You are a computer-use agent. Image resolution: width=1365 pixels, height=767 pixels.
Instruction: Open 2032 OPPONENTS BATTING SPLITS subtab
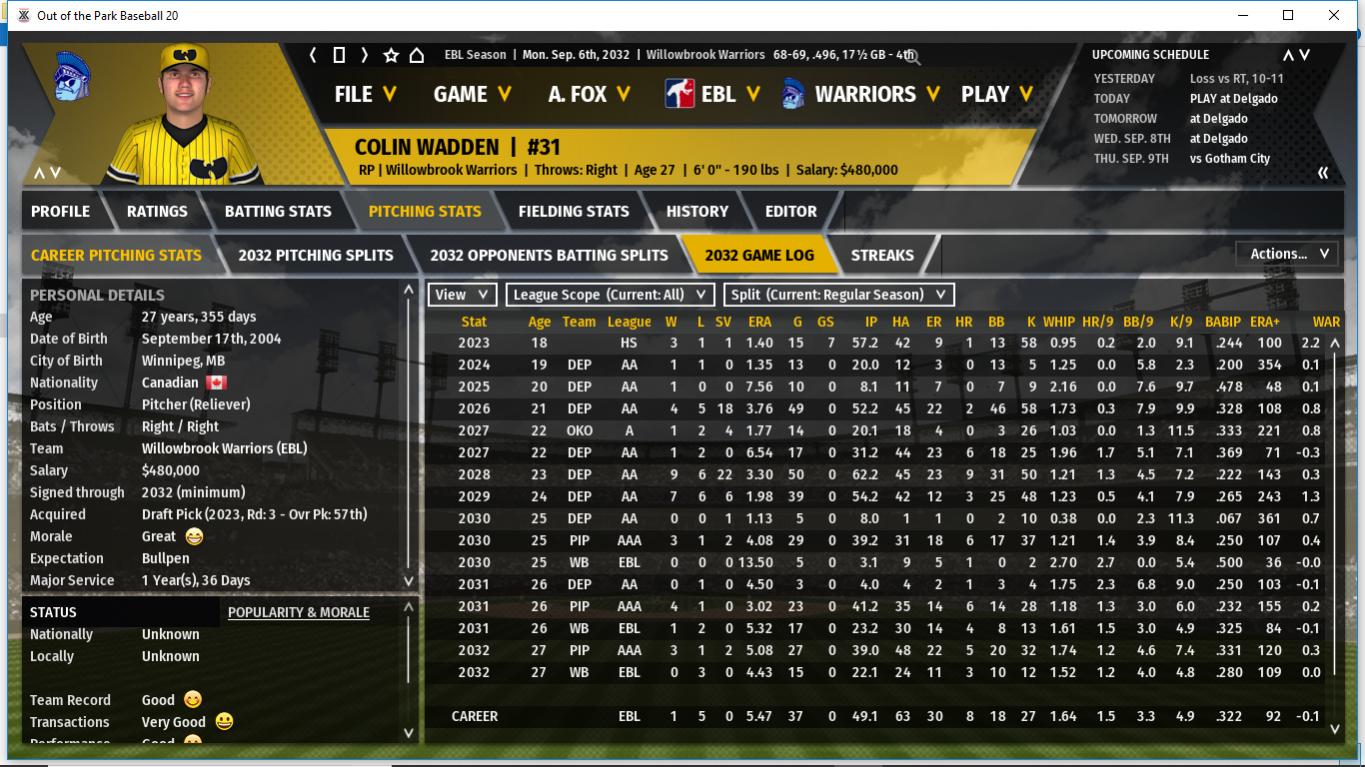coord(548,255)
